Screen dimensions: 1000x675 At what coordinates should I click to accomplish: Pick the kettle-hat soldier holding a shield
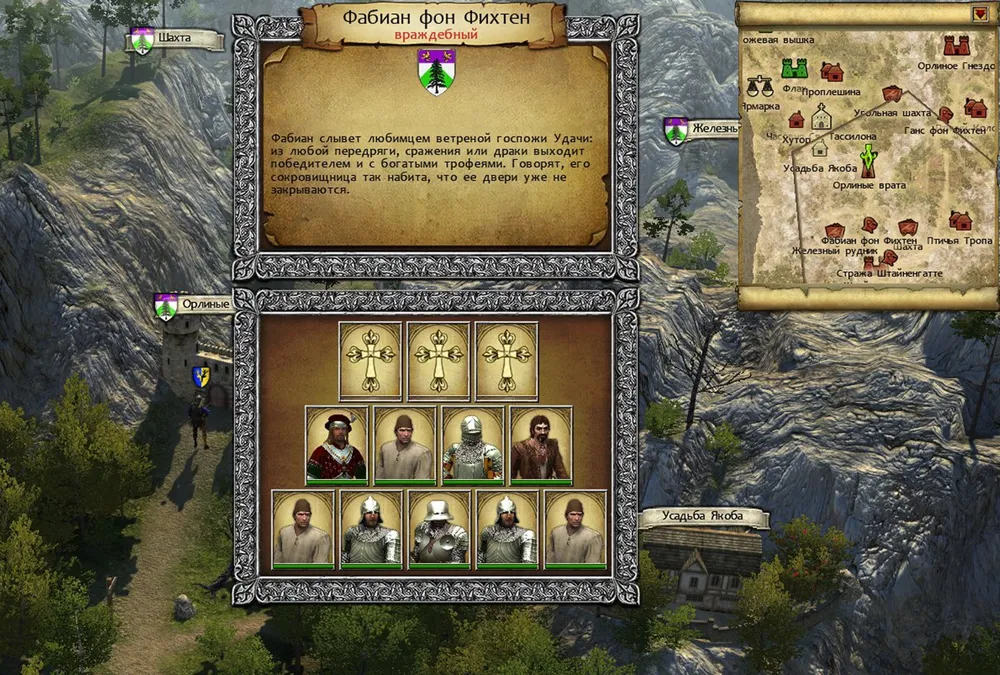point(439,529)
